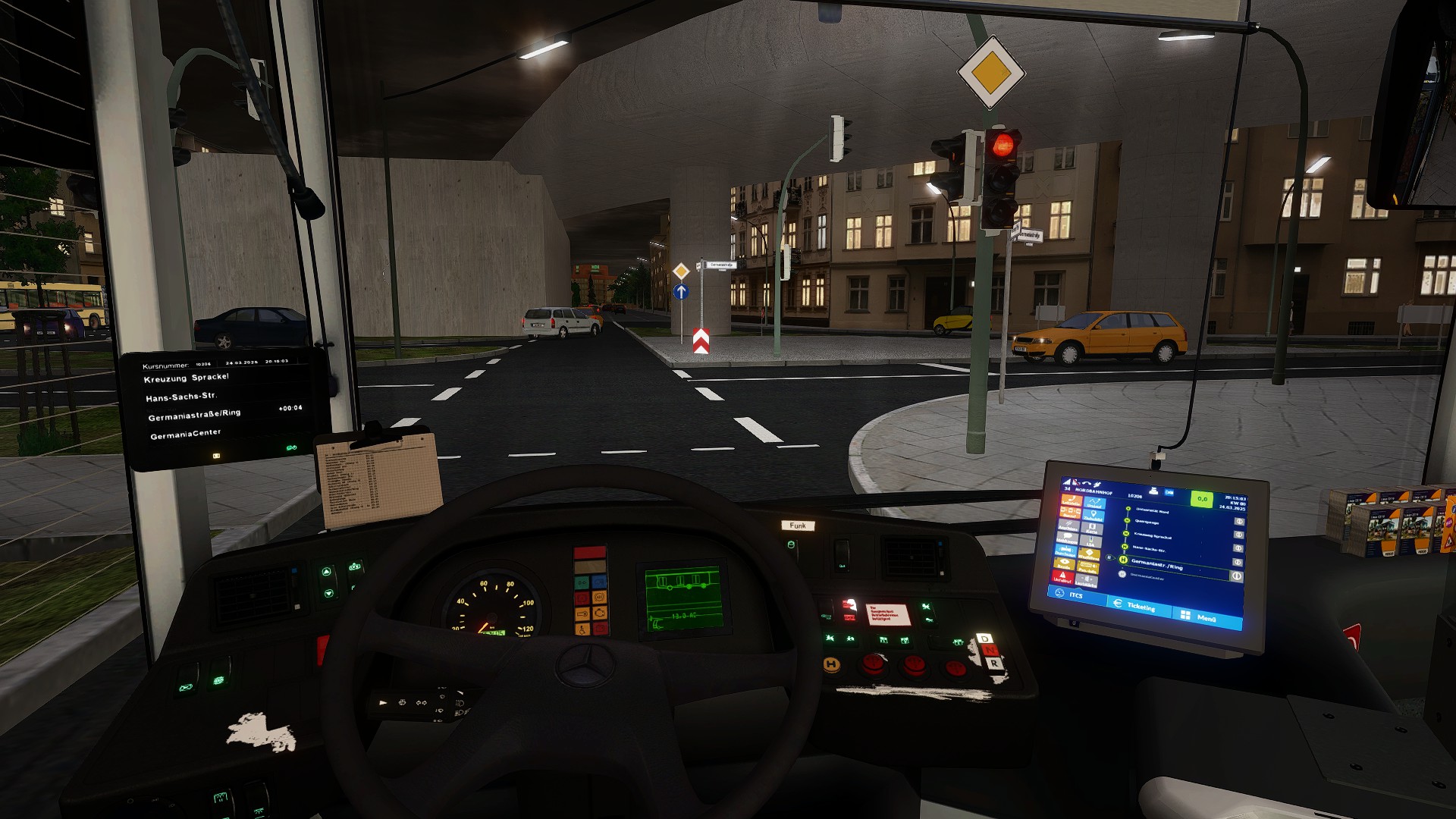The width and height of the screenshot is (1456, 819).
Task: Tap the grey Karte map button
Action: [x=1092, y=529]
